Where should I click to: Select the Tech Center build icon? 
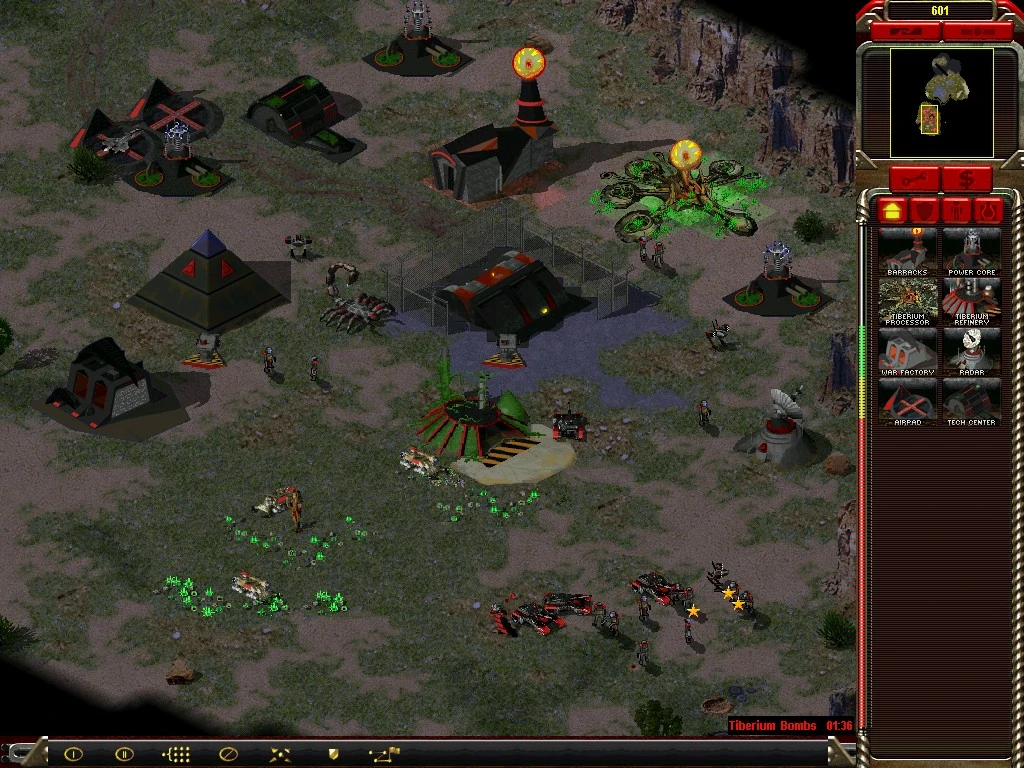(970, 401)
